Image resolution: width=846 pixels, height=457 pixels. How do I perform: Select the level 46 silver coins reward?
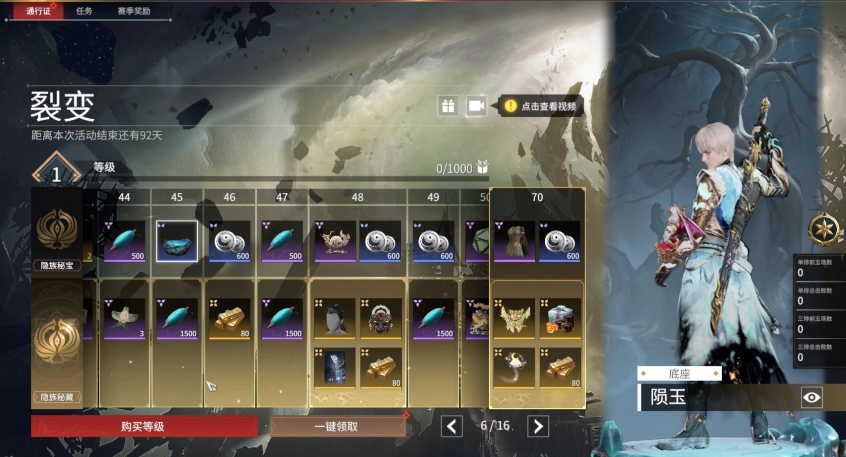point(229,241)
